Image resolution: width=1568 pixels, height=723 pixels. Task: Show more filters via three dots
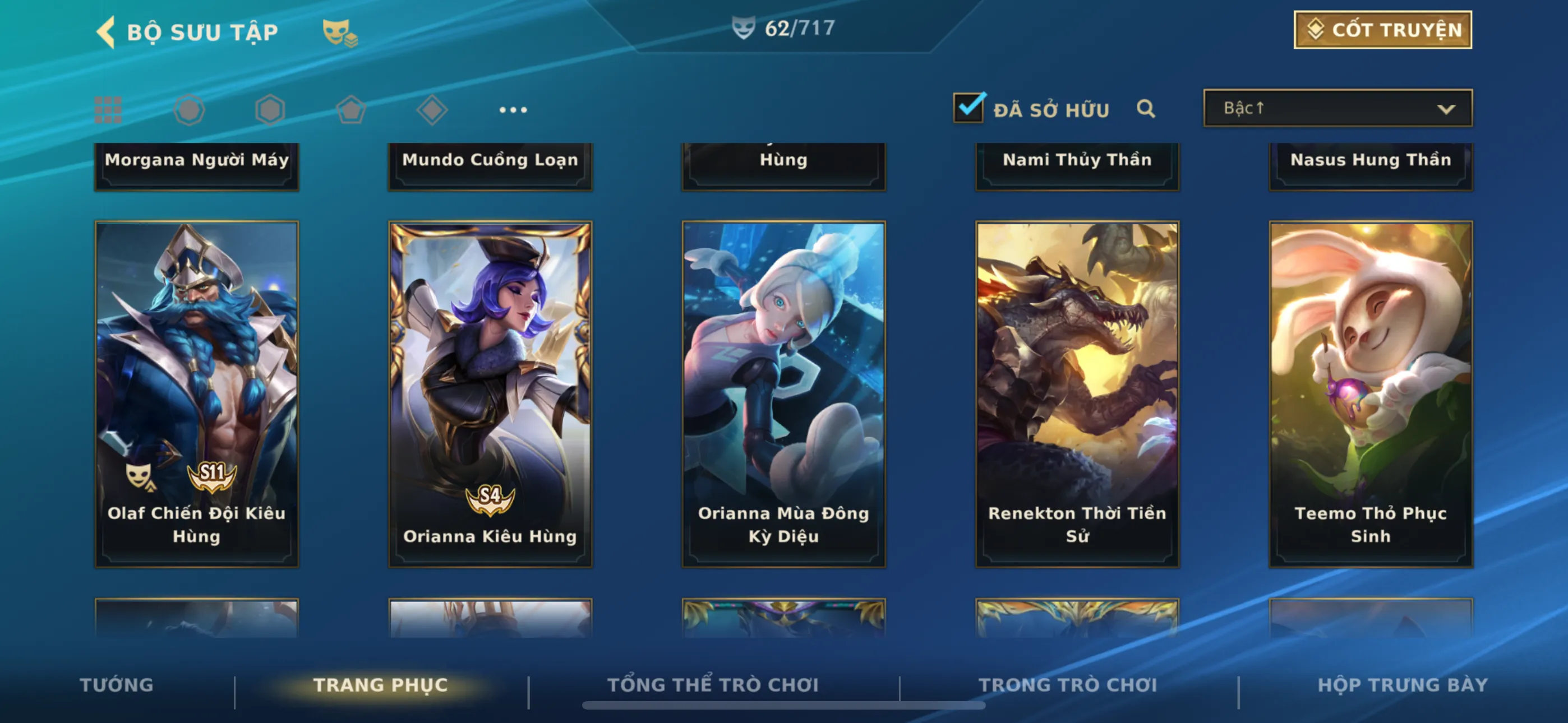click(x=513, y=110)
